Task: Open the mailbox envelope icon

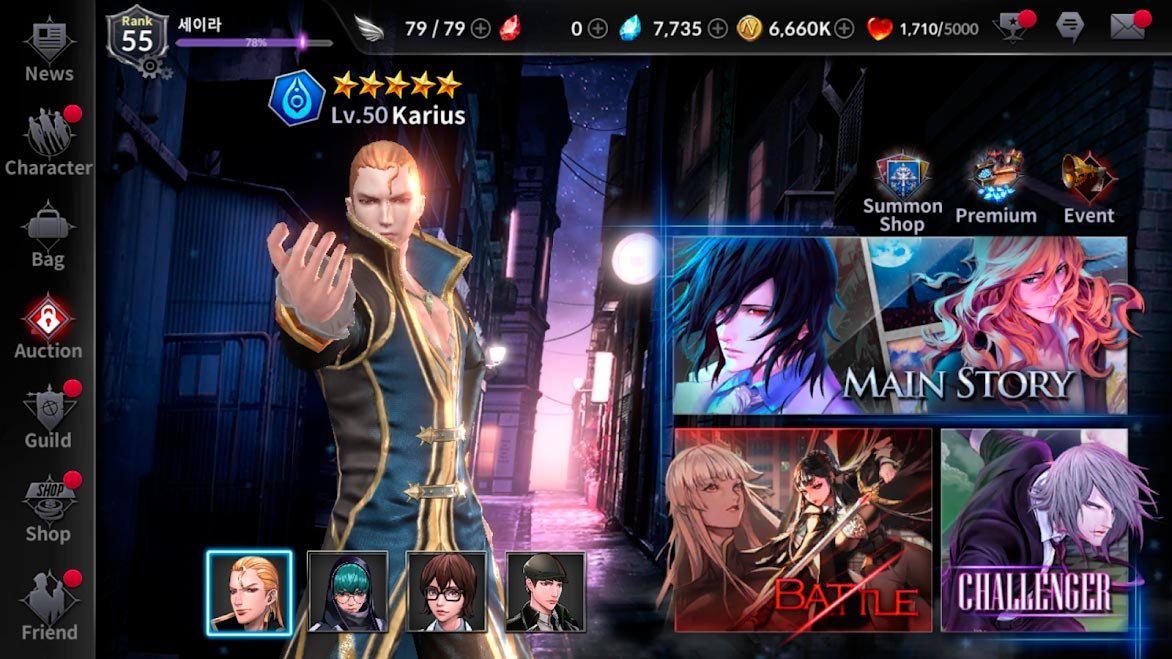Action: [1127, 28]
